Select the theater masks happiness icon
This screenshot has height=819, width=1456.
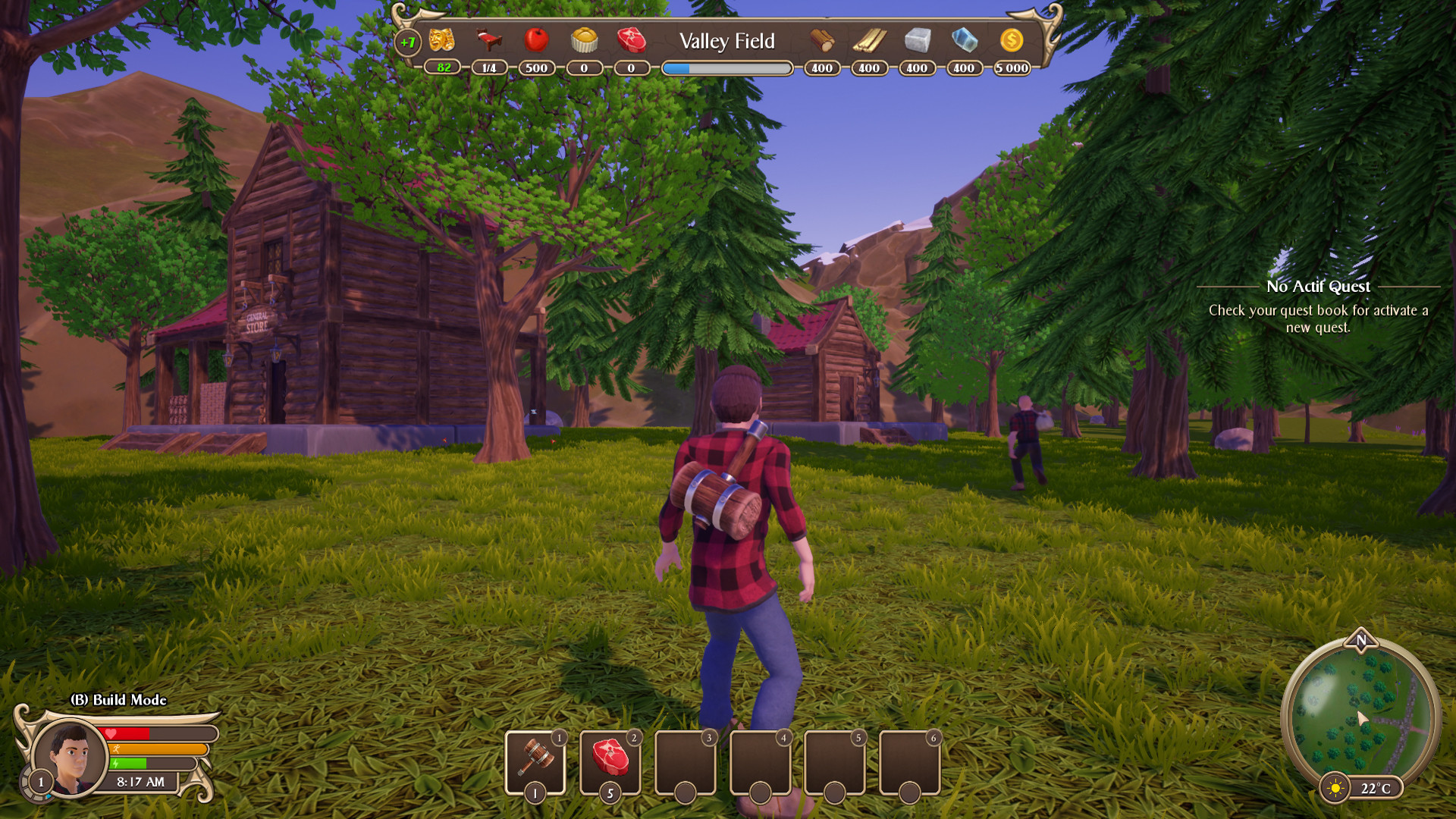click(442, 42)
